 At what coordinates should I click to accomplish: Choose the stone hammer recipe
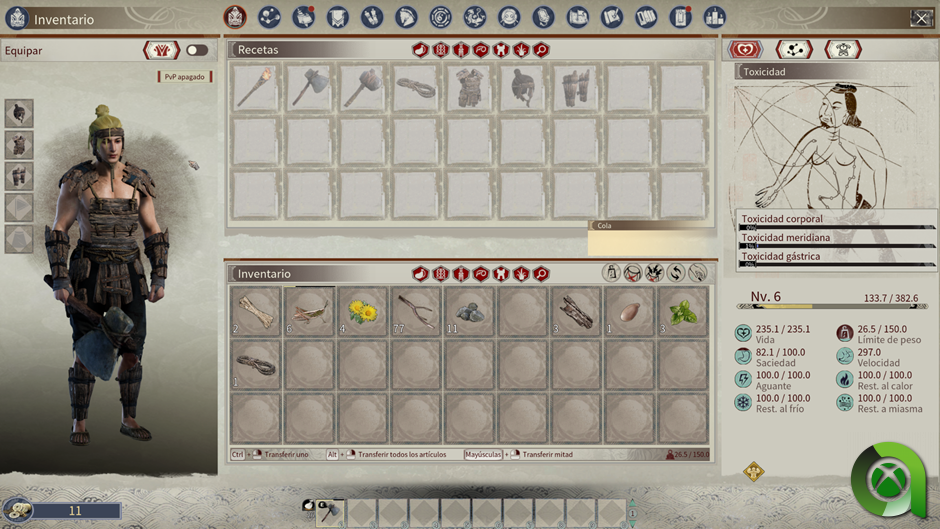pyautogui.click(x=363, y=88)
